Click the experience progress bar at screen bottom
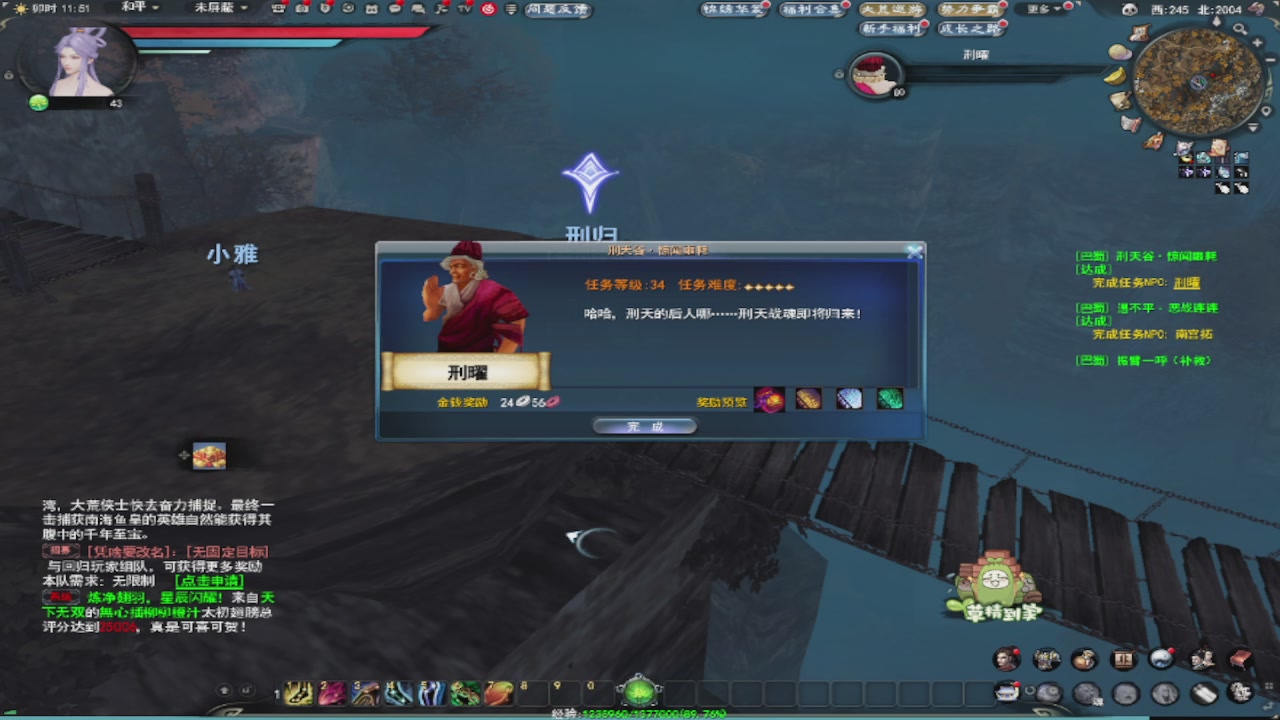Screen dimensions: 1280x720 (x=640, y=714)
